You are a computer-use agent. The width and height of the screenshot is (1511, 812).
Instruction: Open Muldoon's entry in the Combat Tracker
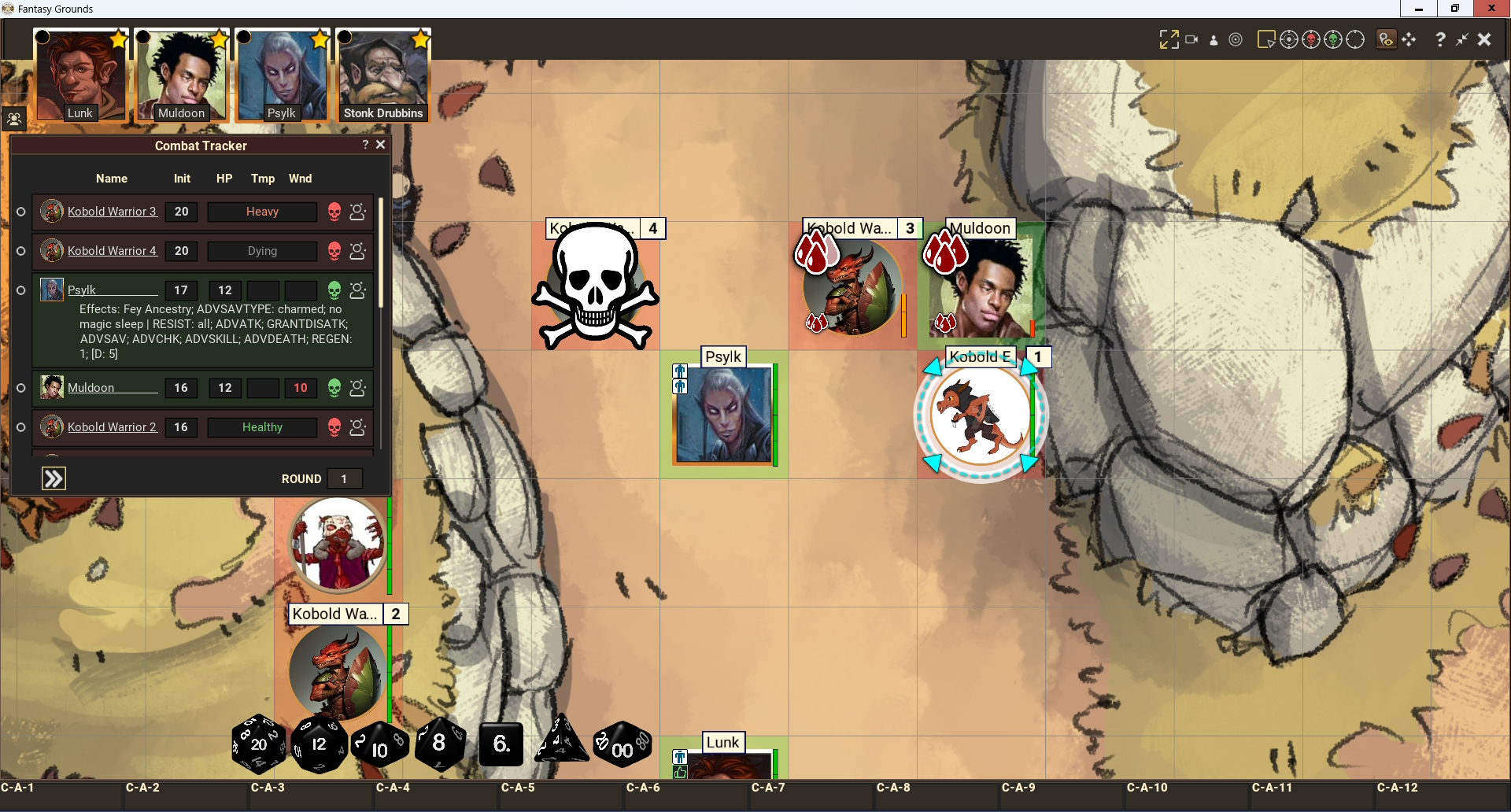(91, 388)
